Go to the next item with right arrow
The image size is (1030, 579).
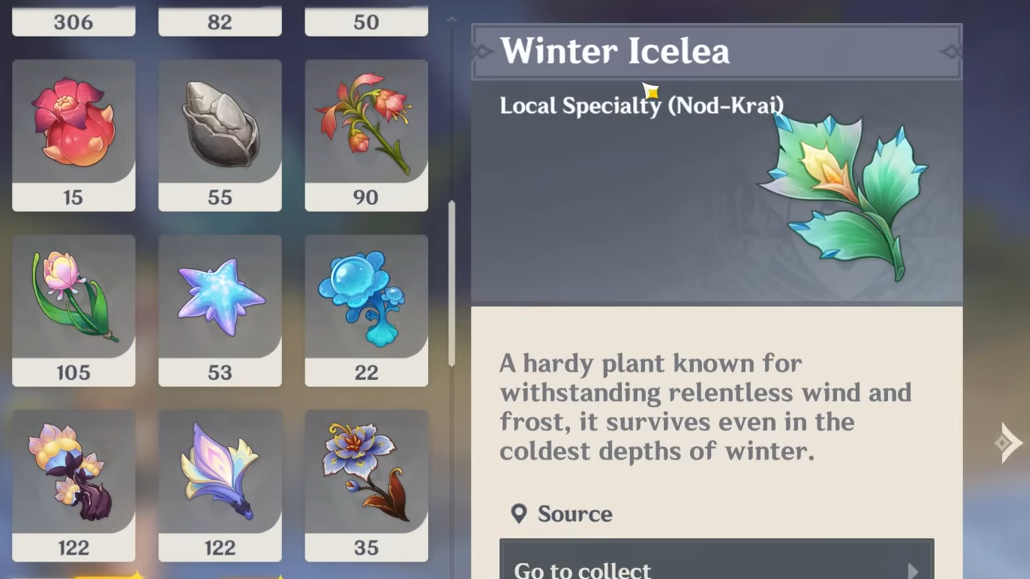pyautogui.click(x=1007, y=443)
